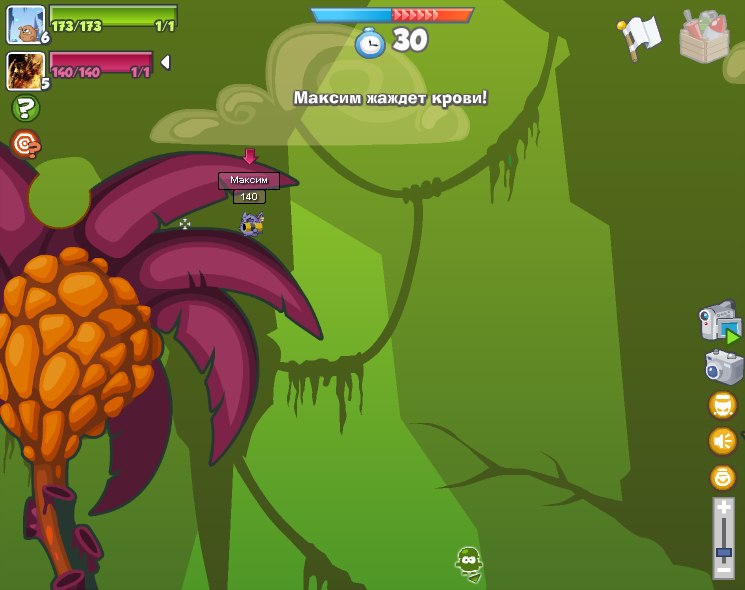
Task: Open the weapons crate inventory
Action: point(704,37)
